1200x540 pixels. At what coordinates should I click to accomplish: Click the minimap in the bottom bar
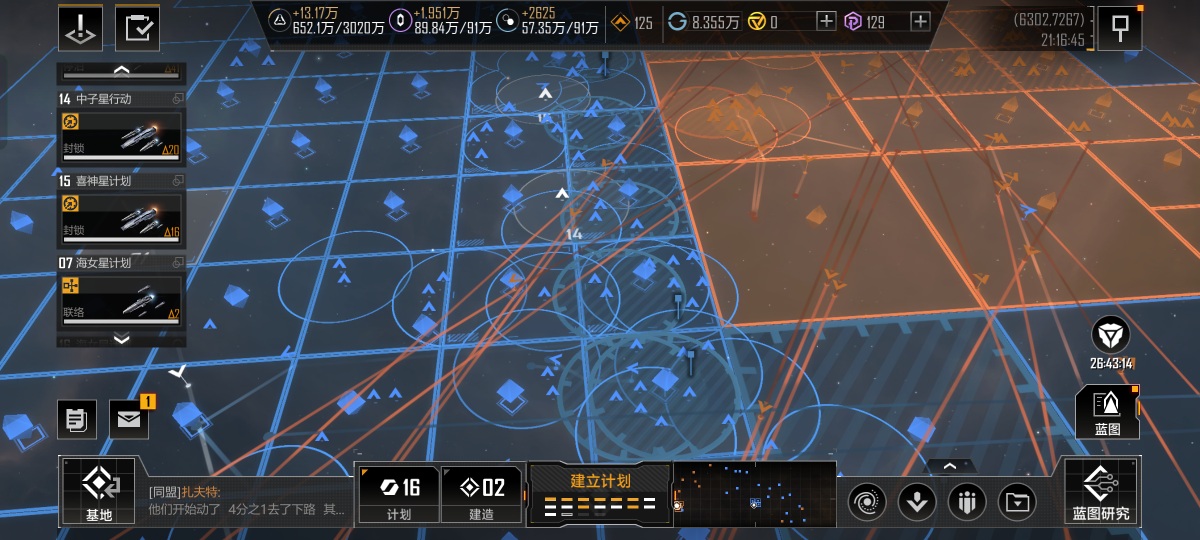pos(754,493)
